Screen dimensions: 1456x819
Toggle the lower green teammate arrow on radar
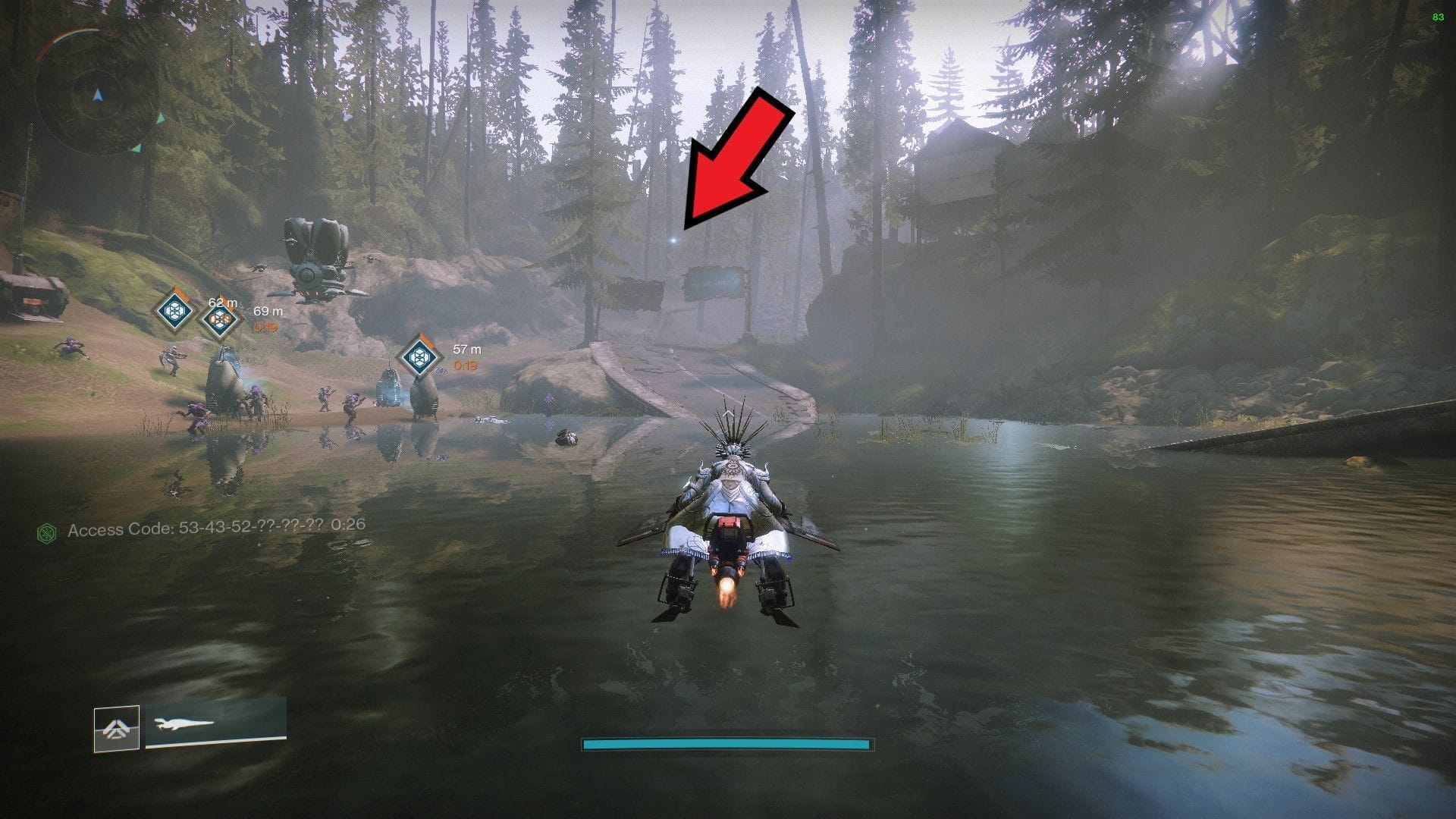pos(136,149)
